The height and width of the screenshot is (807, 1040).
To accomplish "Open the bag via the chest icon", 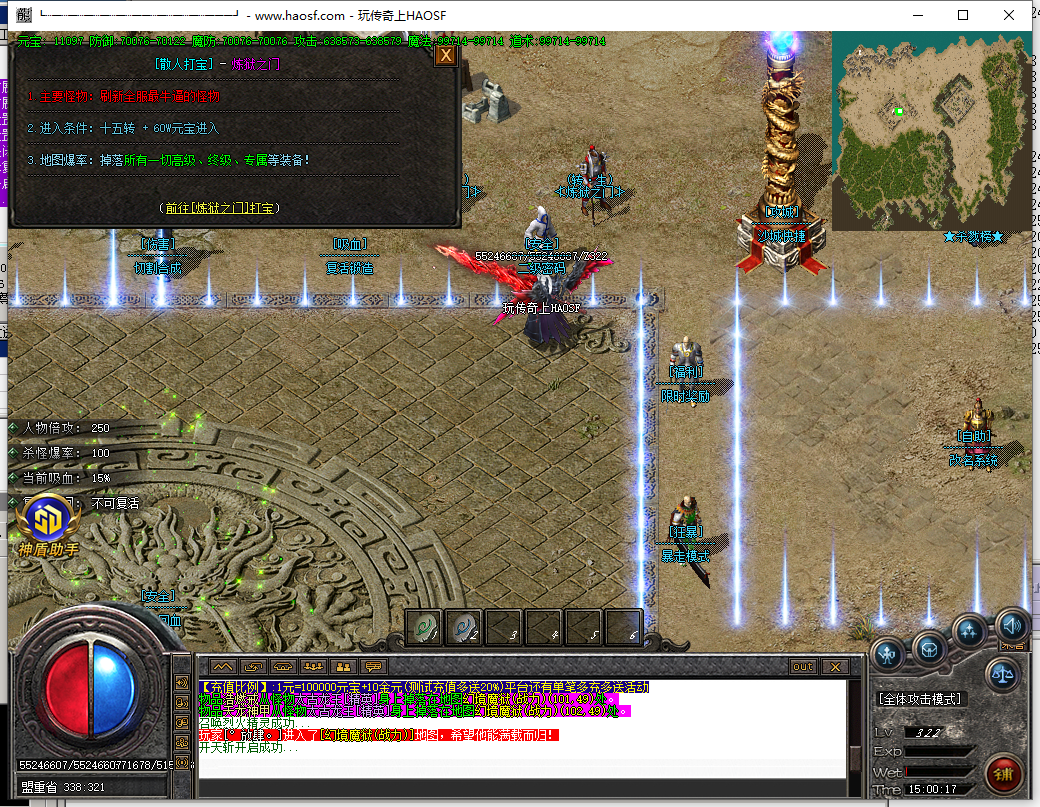I will (x=928, y=648).
